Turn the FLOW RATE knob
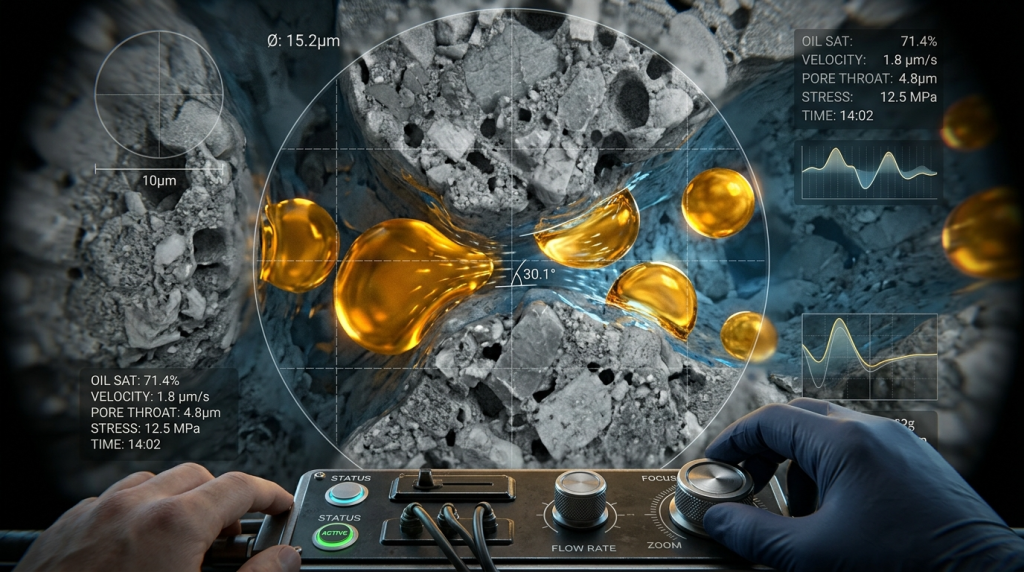Viewport: 1024px width, 572px height. 581,497
